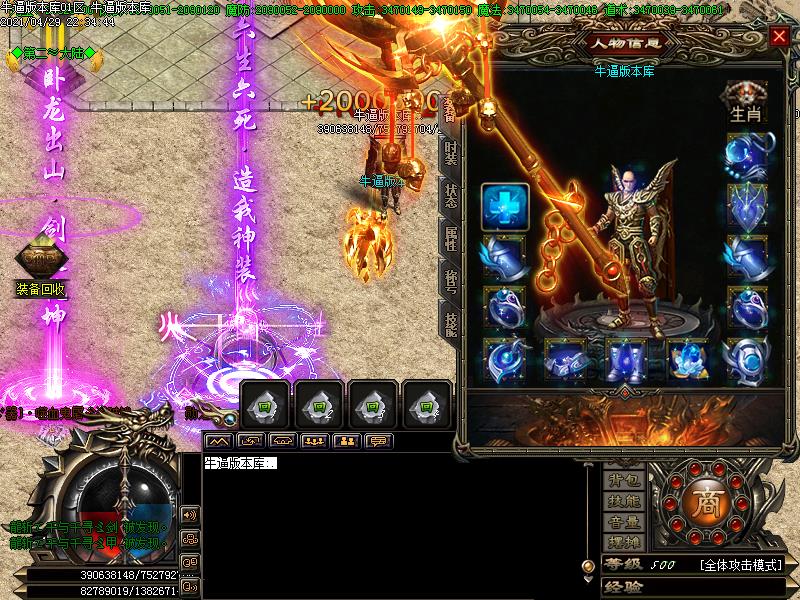Select the 技能 tab in character panel

pos(451,322)
